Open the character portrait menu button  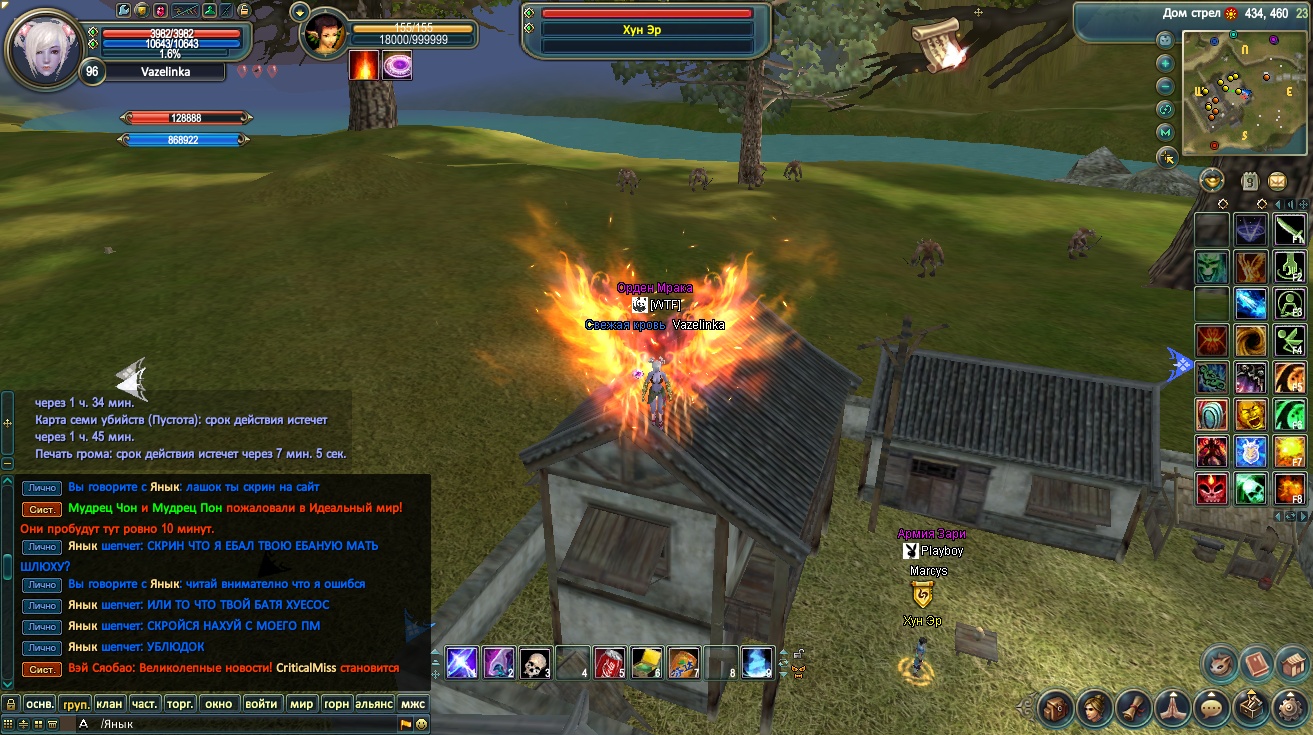tap(1094, 709)
